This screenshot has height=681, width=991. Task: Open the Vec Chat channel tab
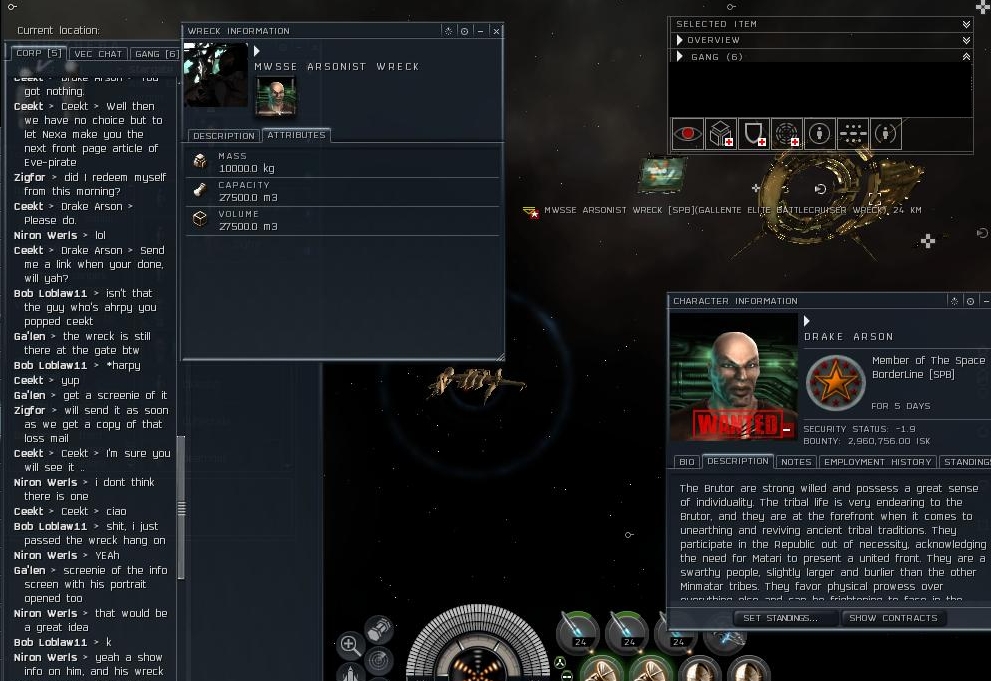pos(98,53)
